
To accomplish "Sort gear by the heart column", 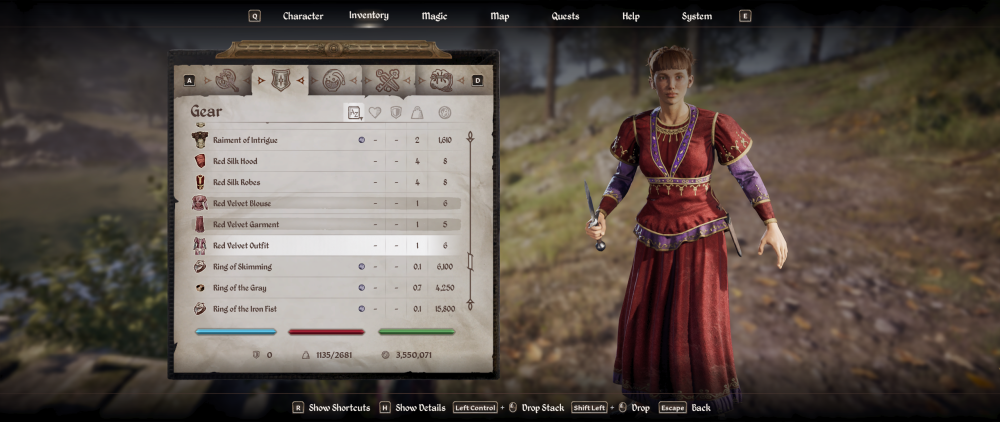I will click(375, 113).
